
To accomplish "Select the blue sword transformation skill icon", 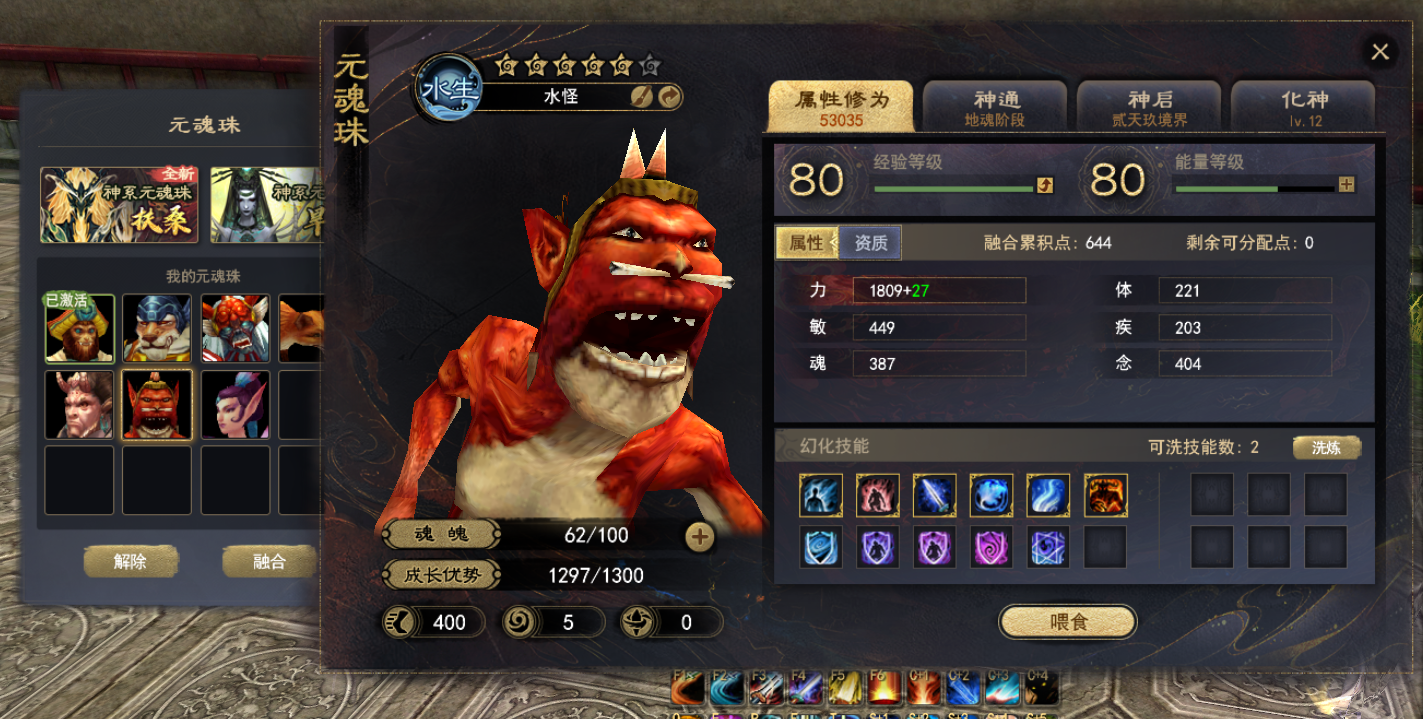I will pos(934,495).
